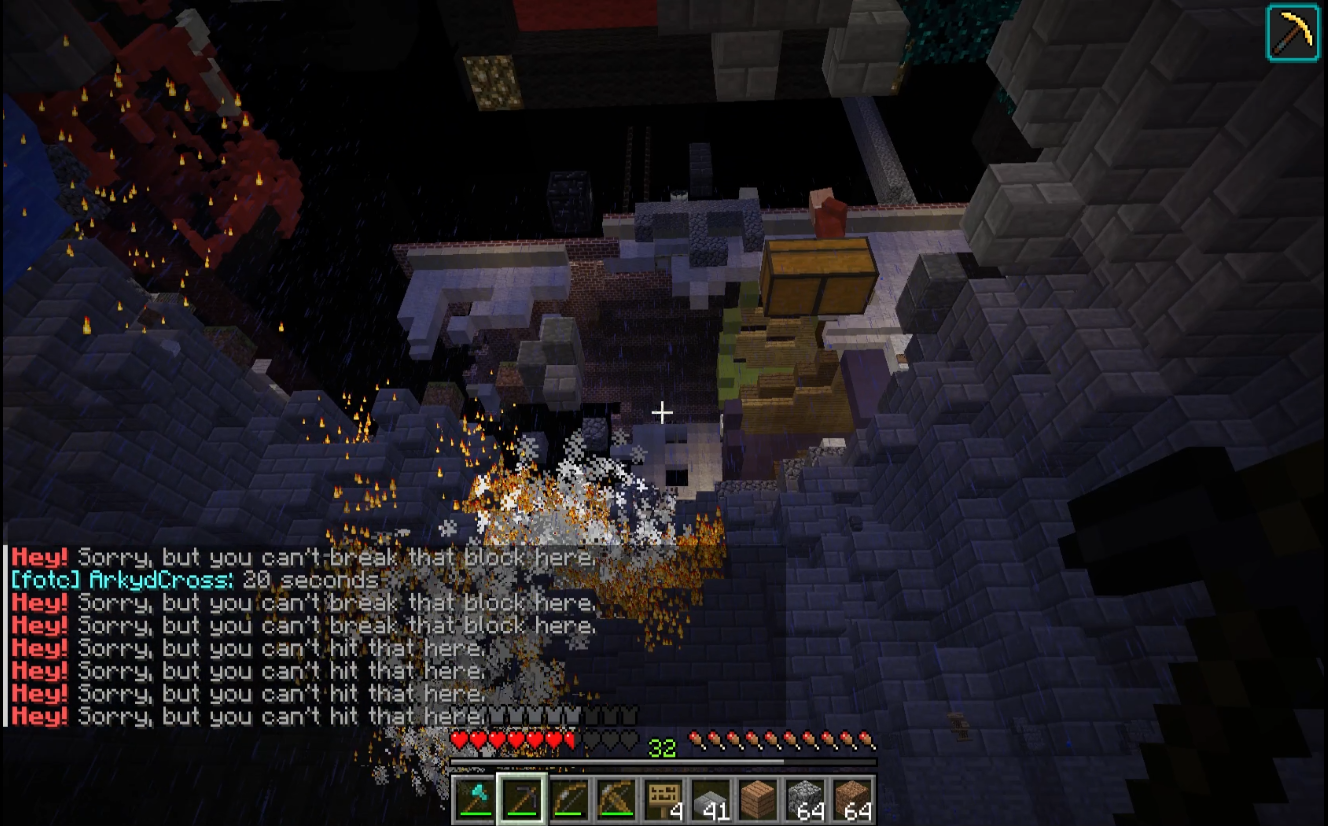
Task: Switch to the crossbow slot
Action: tap(617, 800)
